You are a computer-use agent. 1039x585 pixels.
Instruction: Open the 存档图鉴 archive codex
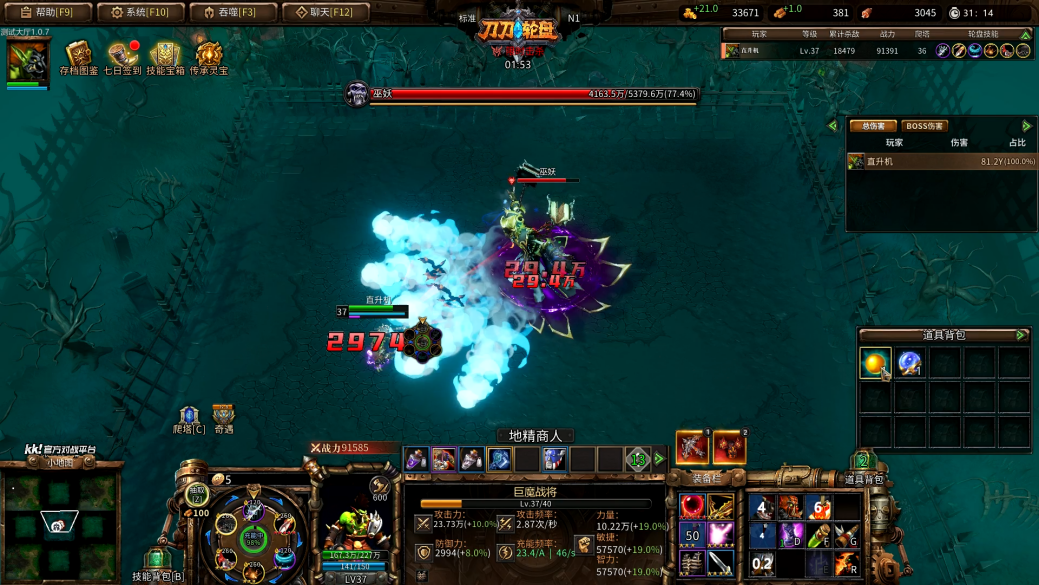point(79,58)
